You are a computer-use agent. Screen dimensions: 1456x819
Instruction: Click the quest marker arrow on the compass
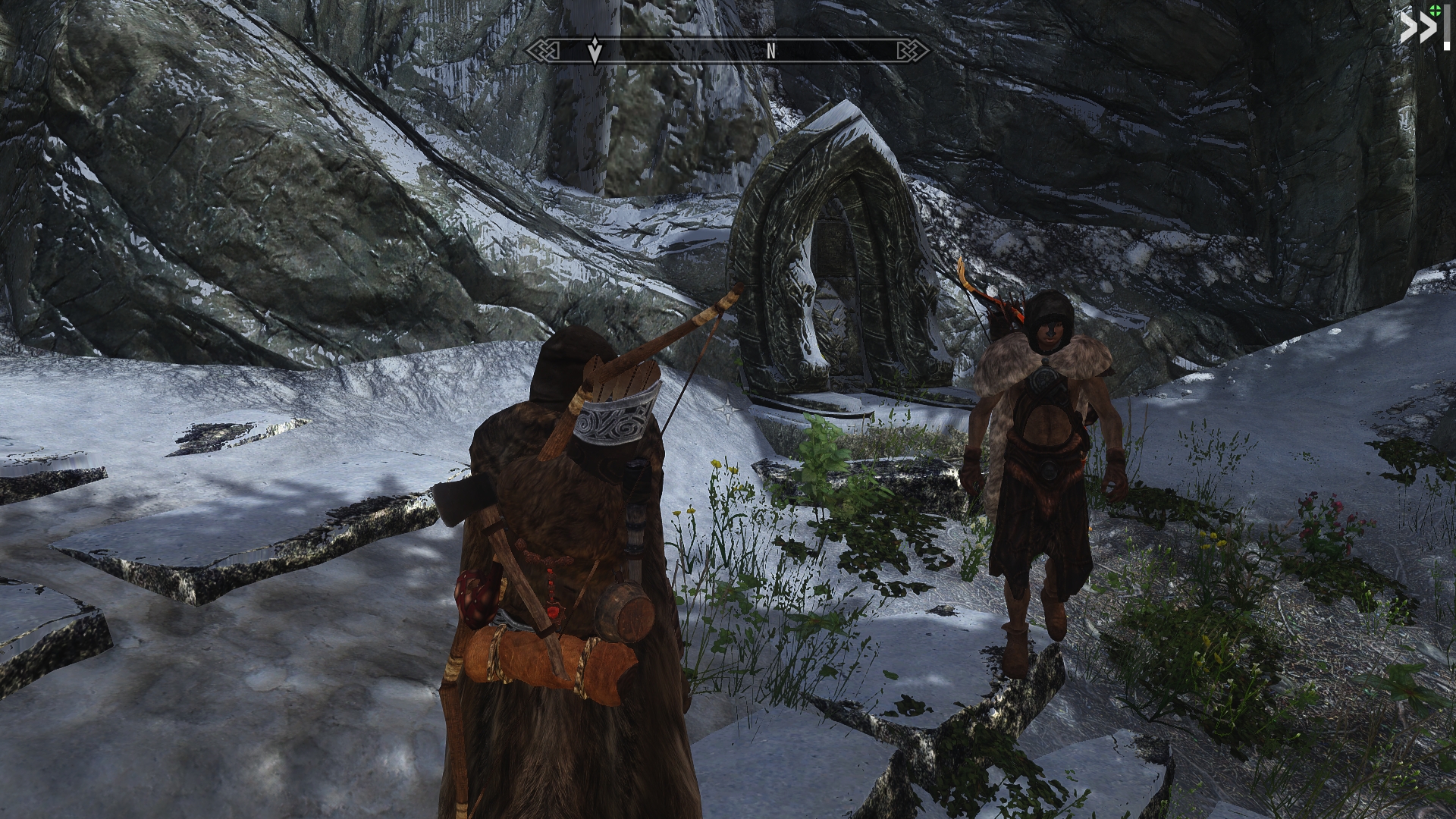point(595,50)
